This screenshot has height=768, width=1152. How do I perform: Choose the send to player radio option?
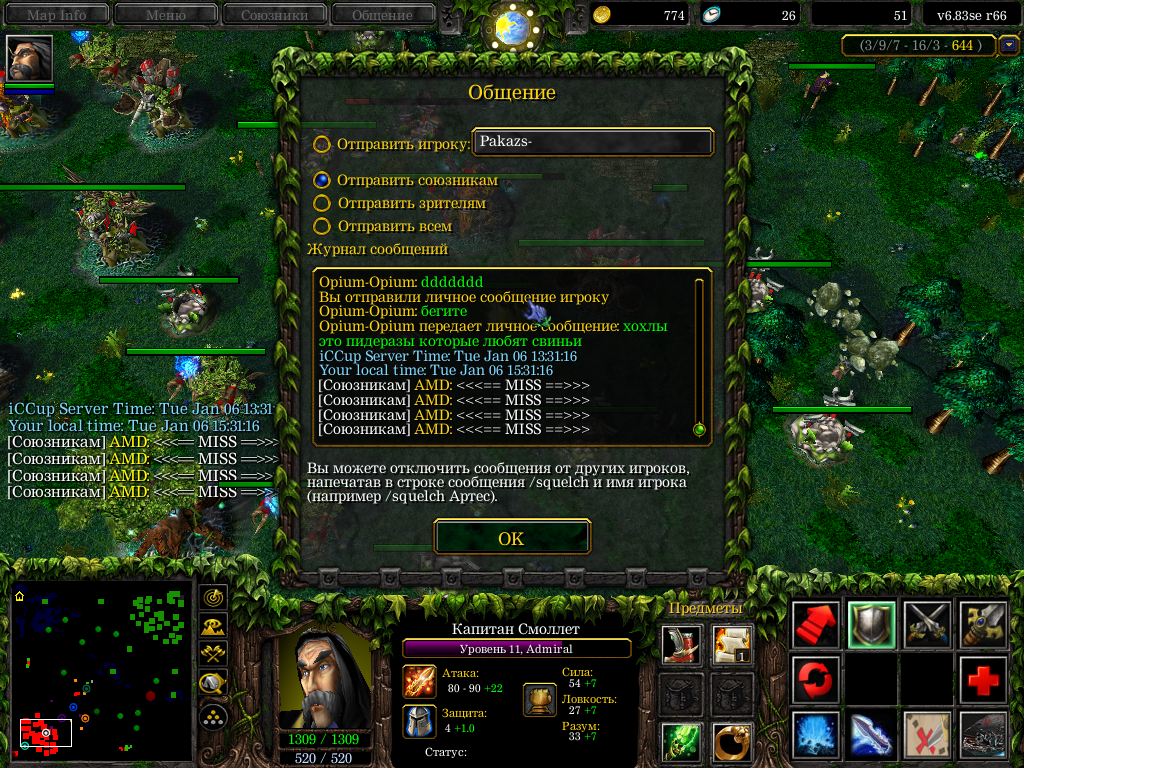coord(322,144)
